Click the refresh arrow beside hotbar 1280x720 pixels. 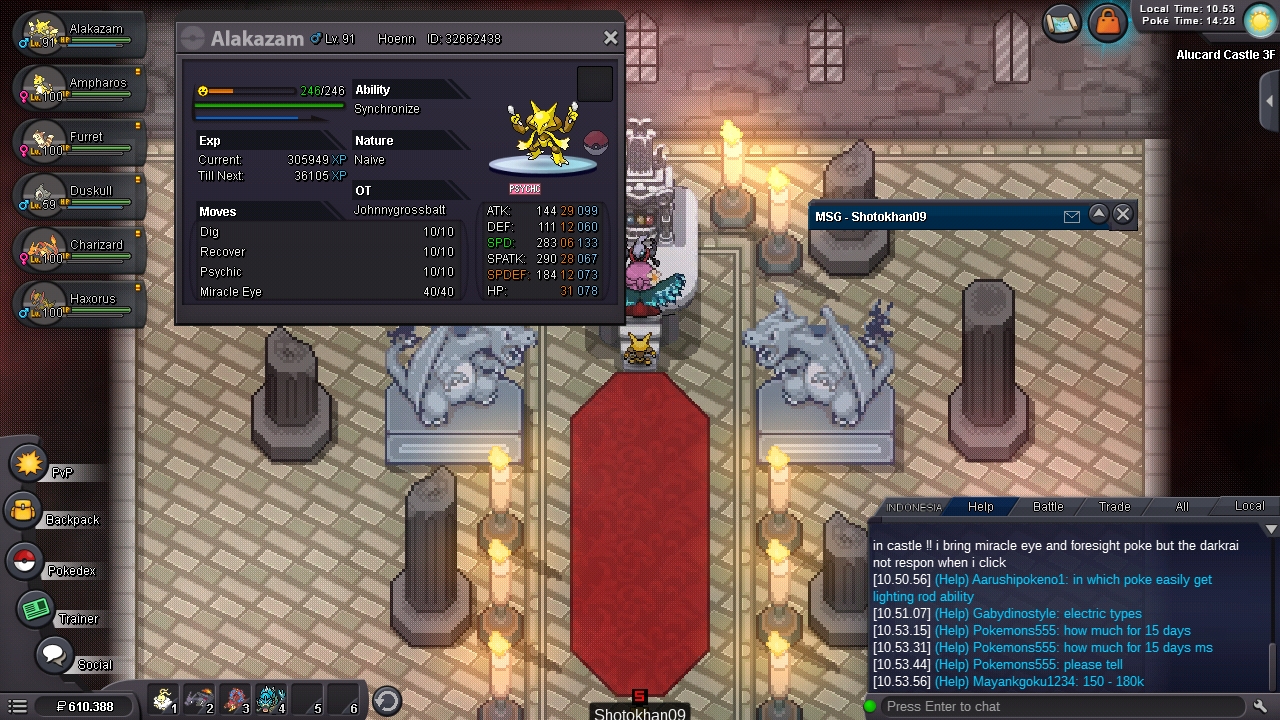[x=387, y=701]
